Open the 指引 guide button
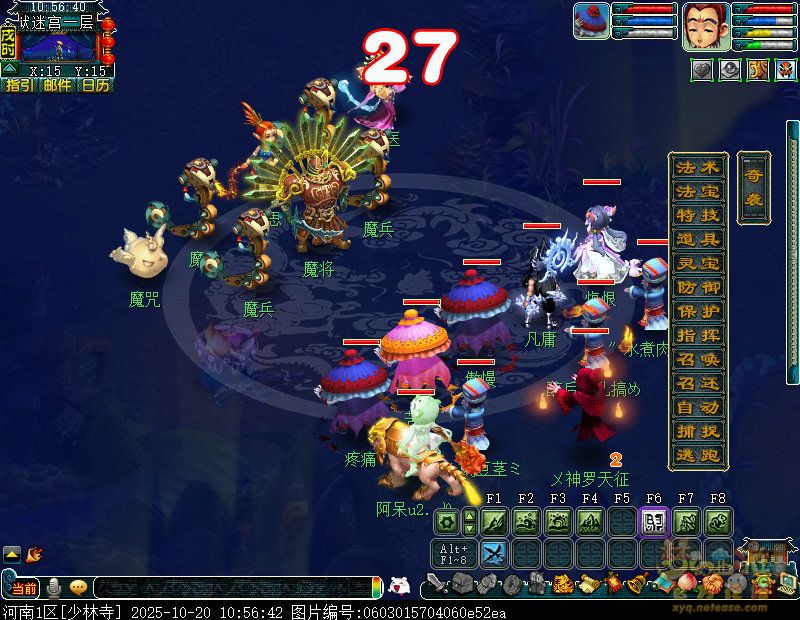Viewport: 800px width, 620px height. click(20, 85)
